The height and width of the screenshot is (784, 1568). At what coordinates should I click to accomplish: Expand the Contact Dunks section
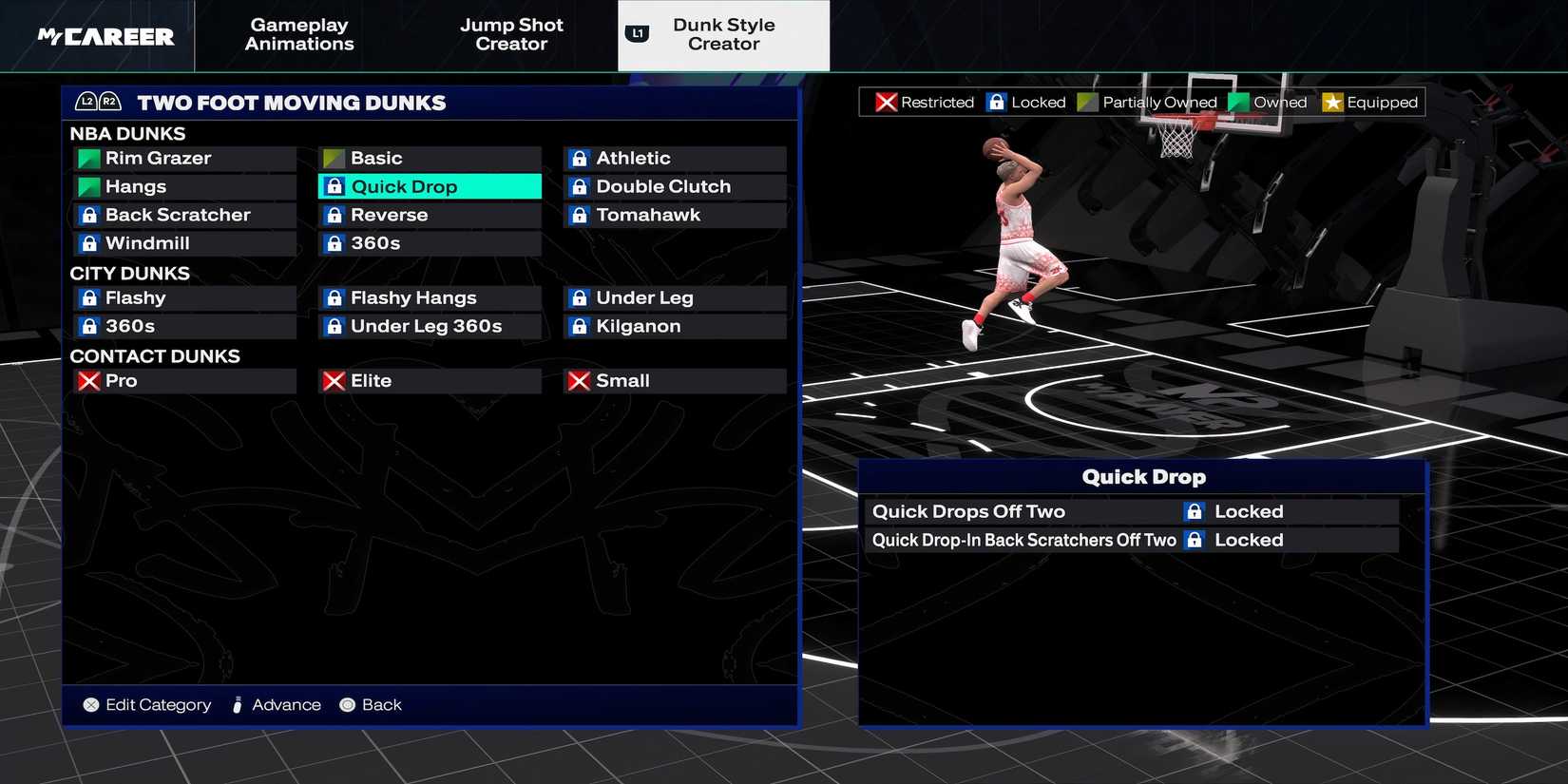tap(155, 356)
